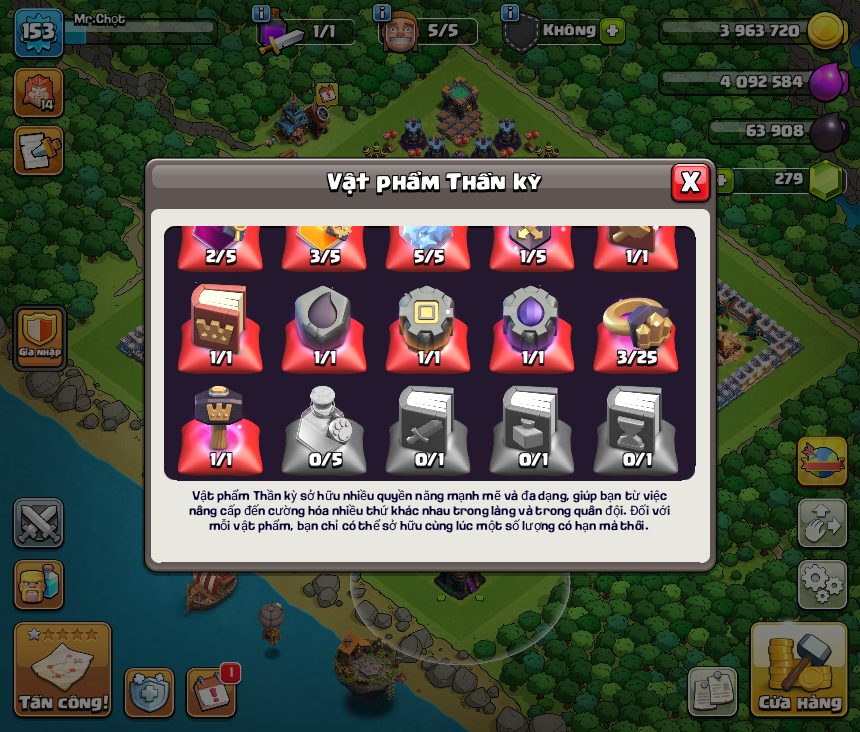The width and height of the screenshot is (860, 732).
Task: Add a shield with the green plus
Action: click(612, 30)
